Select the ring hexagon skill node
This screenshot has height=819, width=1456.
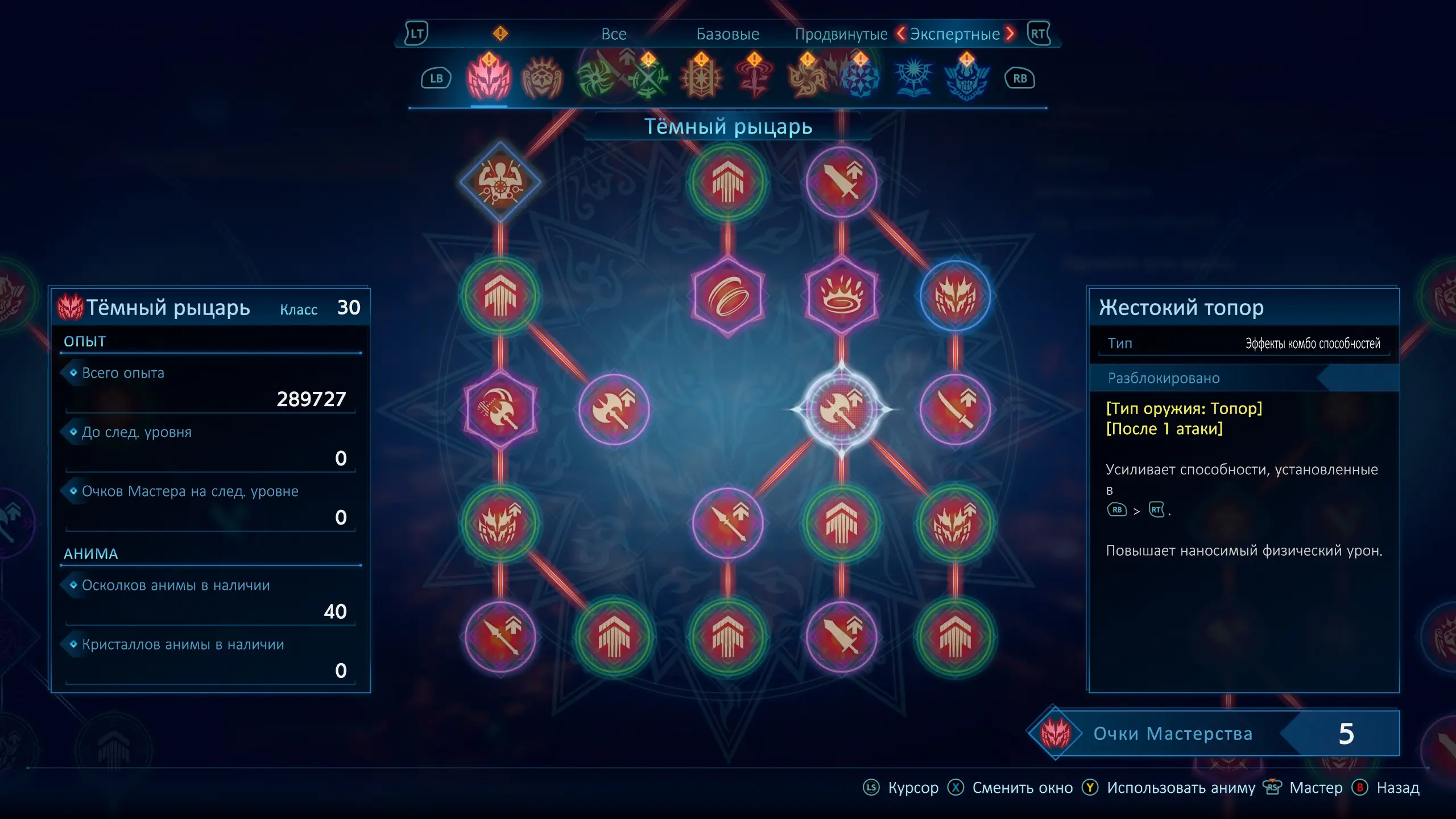click(727, 296)
